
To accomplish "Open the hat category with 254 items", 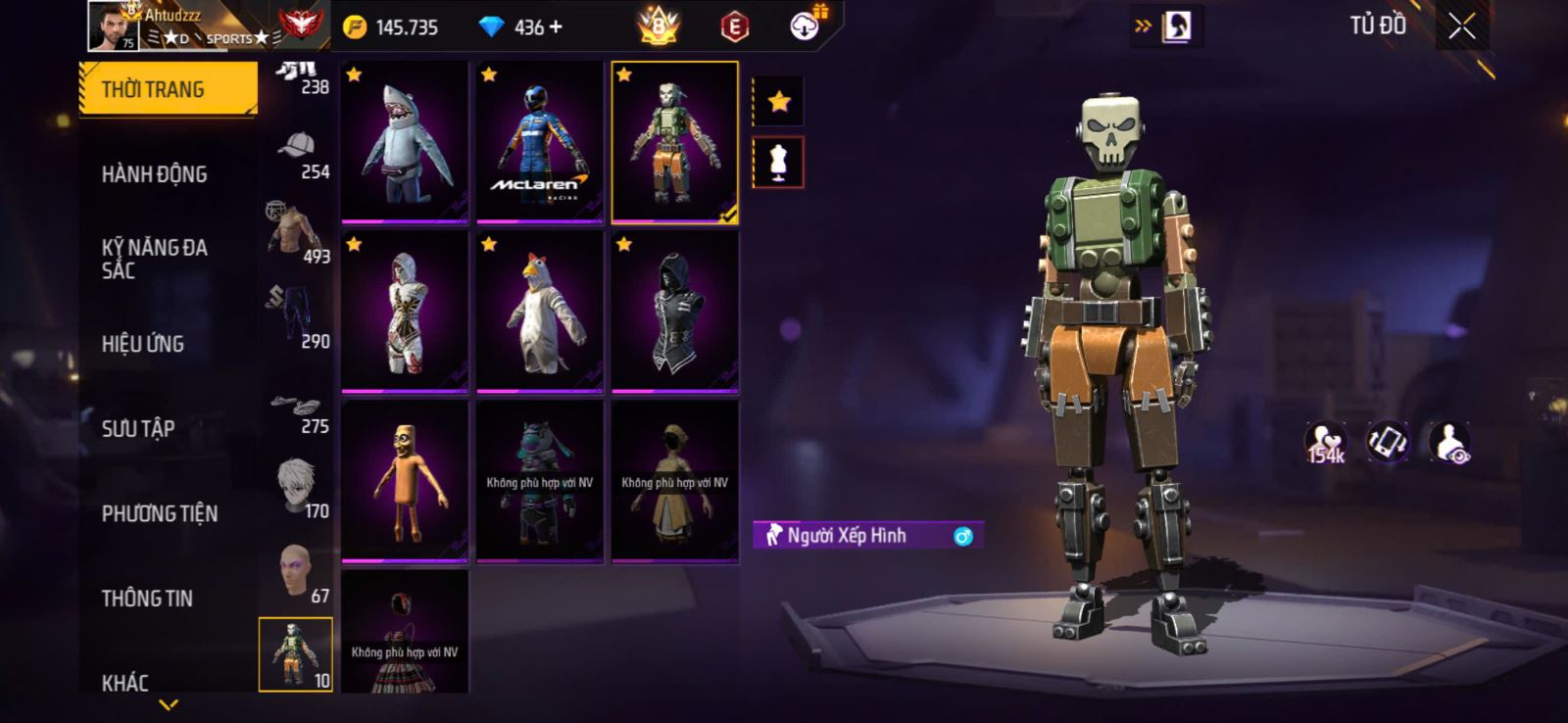I will pos(298,155).
